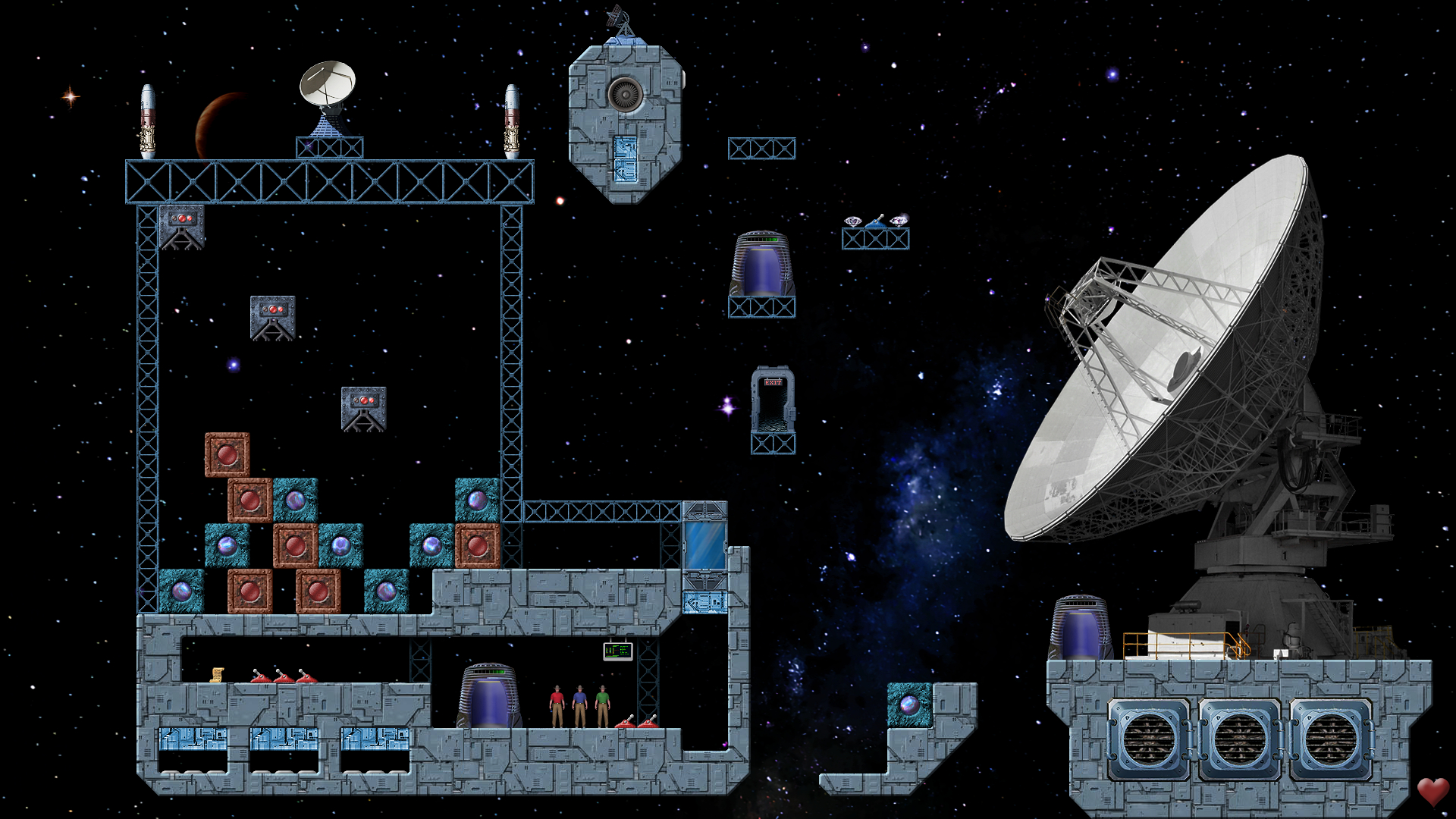Click the red heart icon

[x=1432, y=791]
